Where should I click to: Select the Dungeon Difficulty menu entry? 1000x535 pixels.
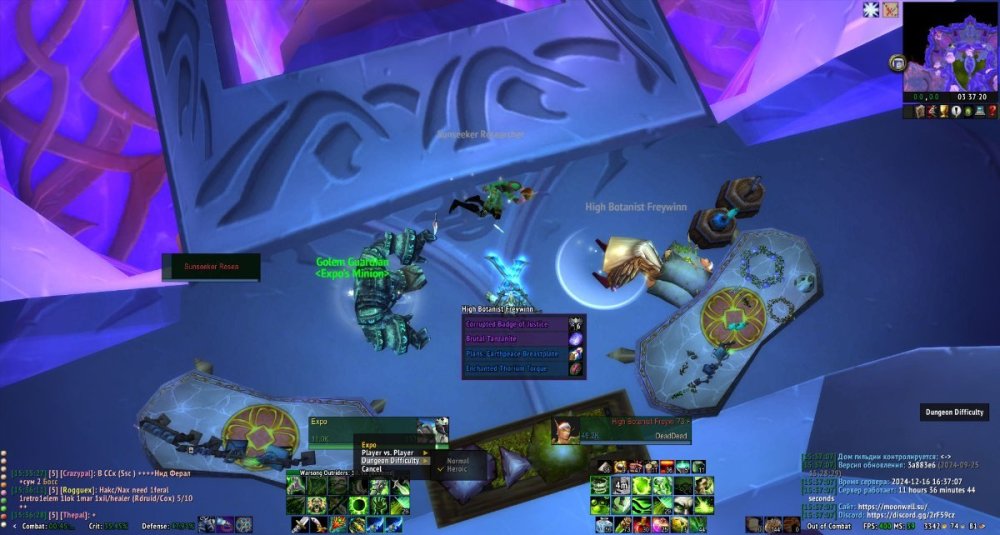click(391, 461)
